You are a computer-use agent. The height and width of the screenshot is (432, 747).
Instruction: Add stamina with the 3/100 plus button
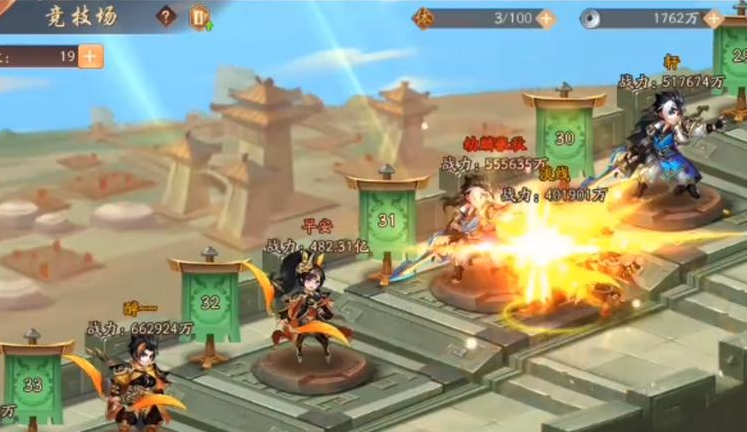pos(545,18)
